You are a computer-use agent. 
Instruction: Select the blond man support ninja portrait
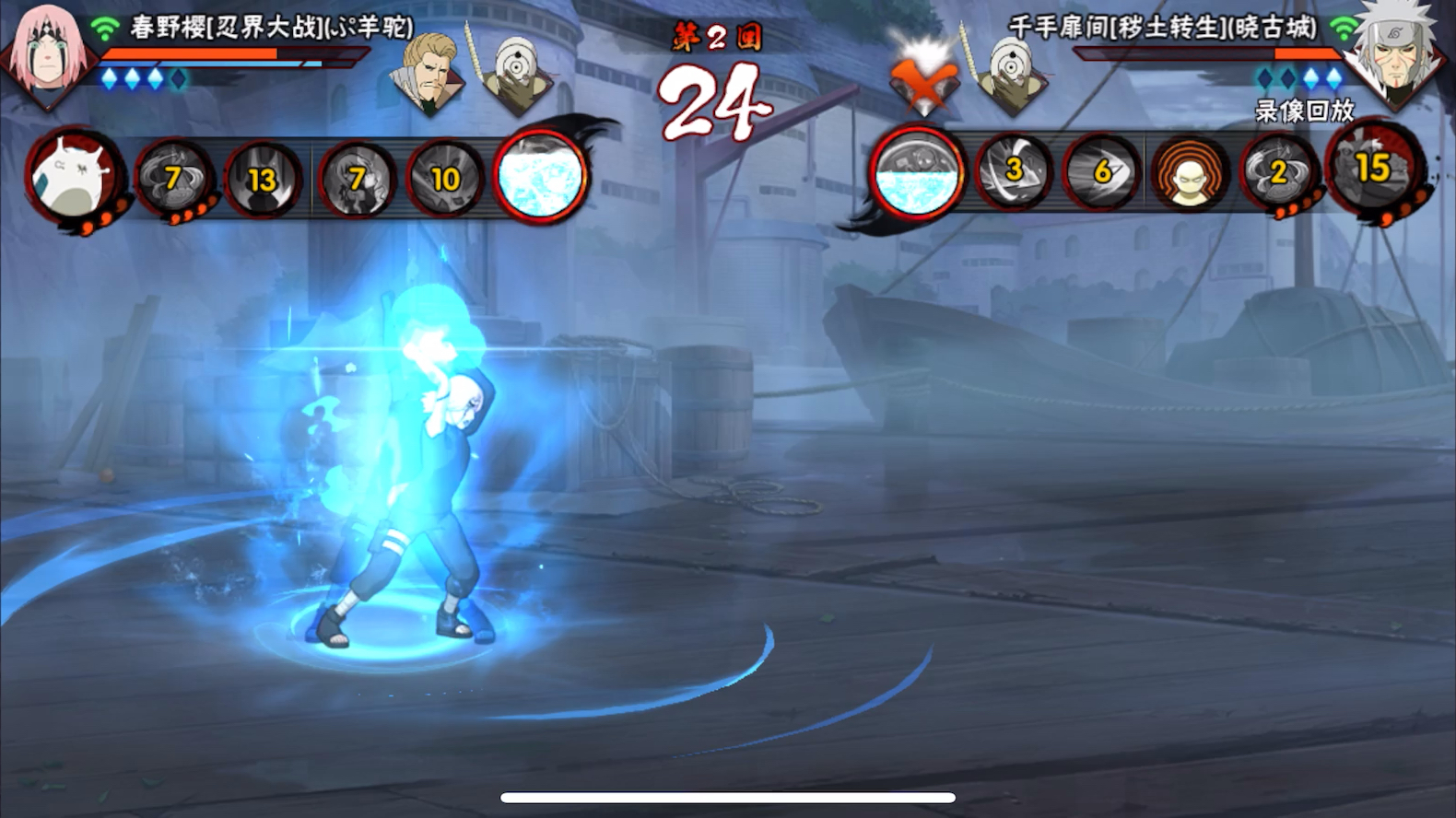(428, 74)
